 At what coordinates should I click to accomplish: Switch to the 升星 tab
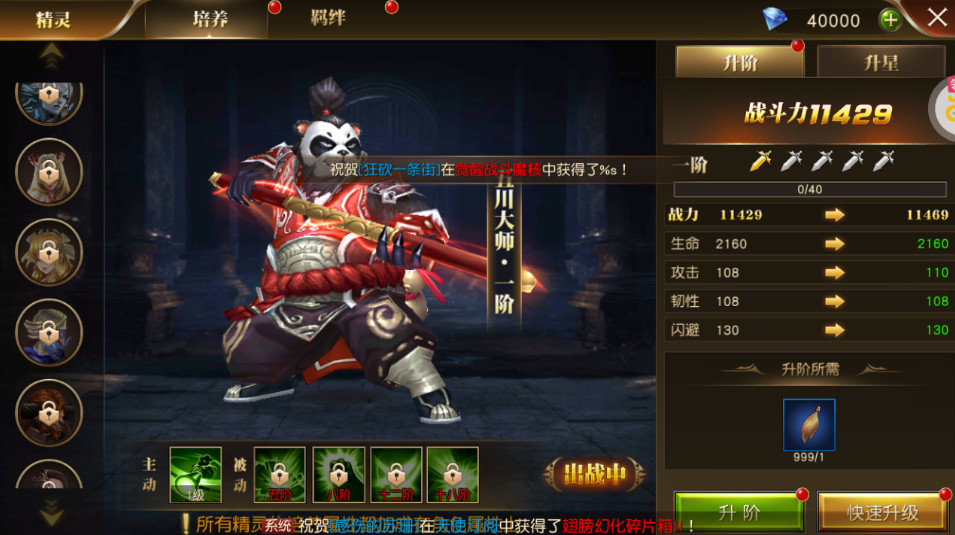click(881, 62)
